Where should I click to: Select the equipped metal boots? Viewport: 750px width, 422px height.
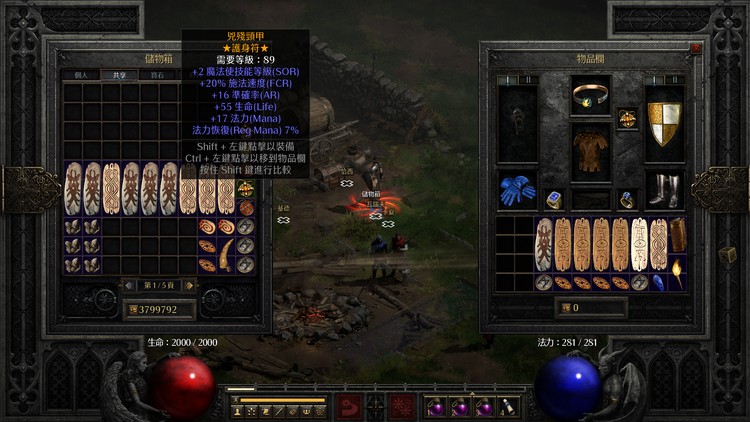(x=663, y=190)
